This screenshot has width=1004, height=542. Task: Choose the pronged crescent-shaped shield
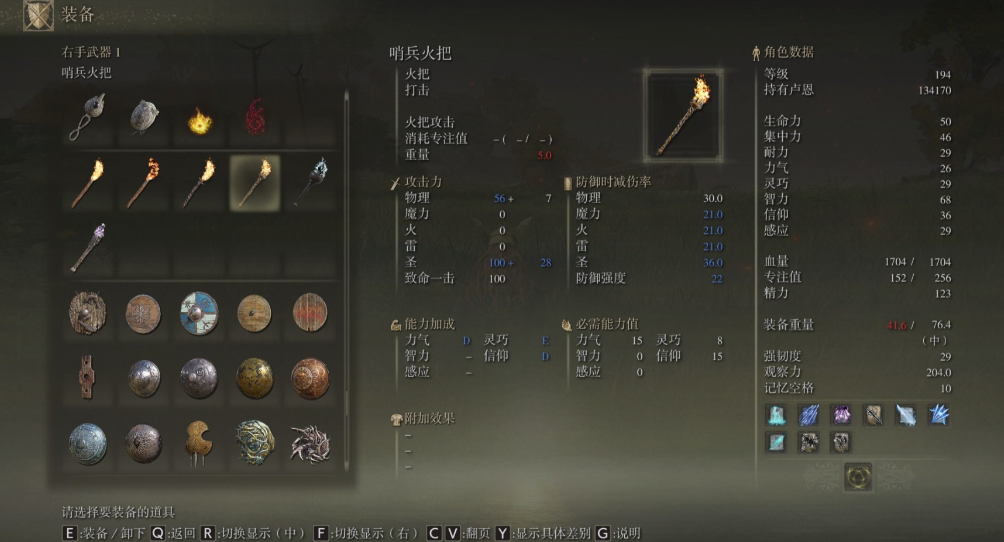[x=199, y=442]
